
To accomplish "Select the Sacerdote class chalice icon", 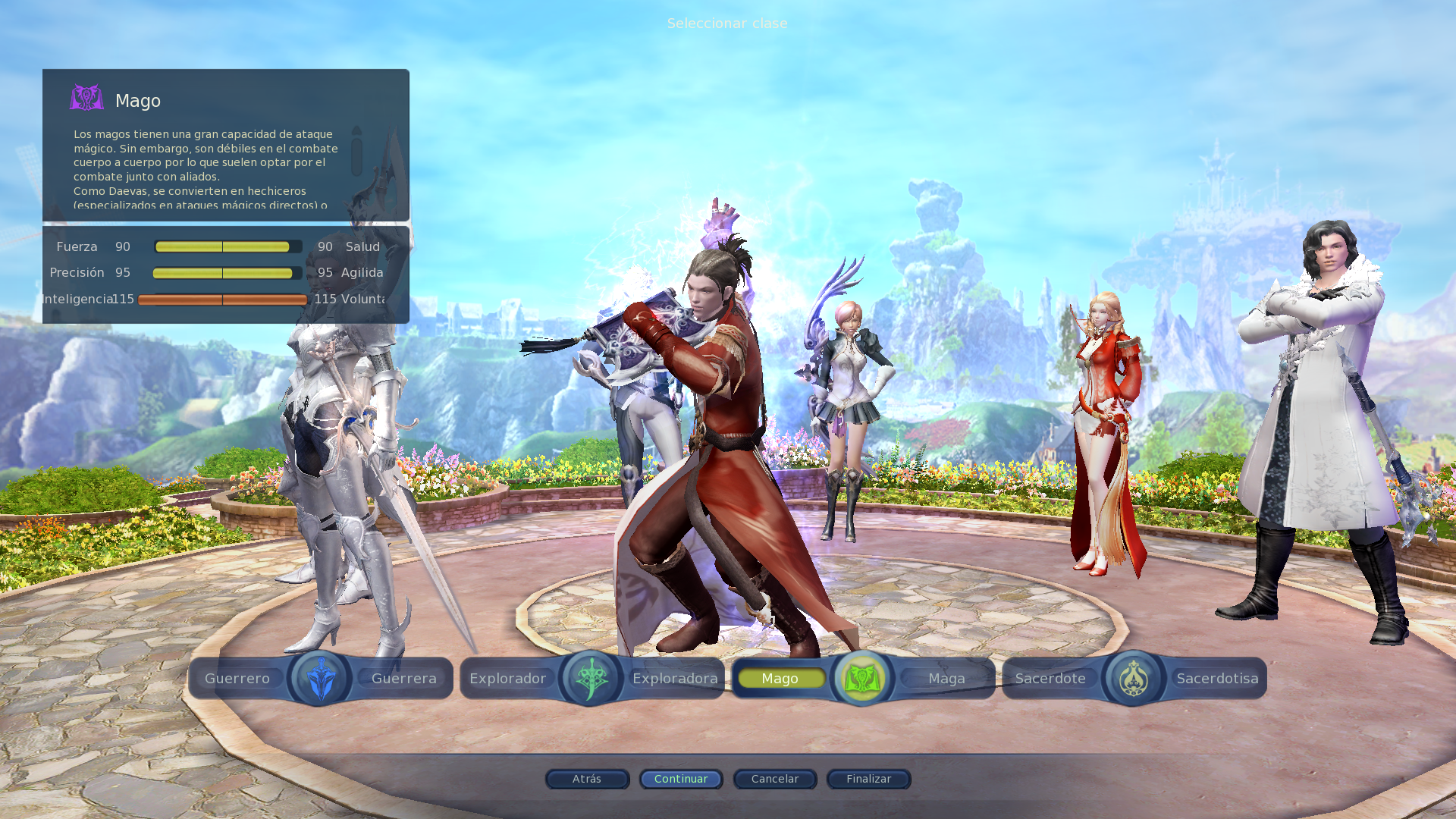I will [x=1133, y=678].
